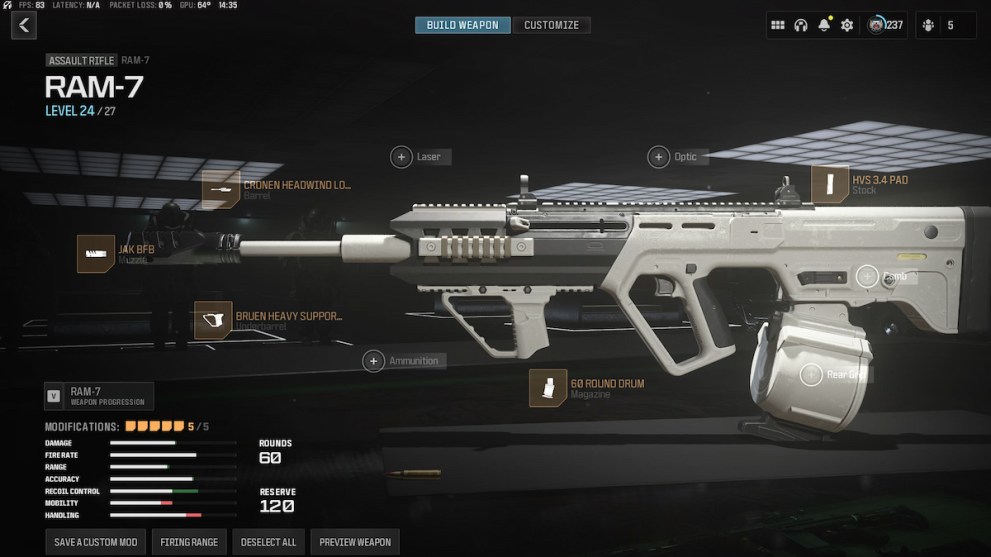
Task: Add an Optic attachment
Action: (659, 157)
